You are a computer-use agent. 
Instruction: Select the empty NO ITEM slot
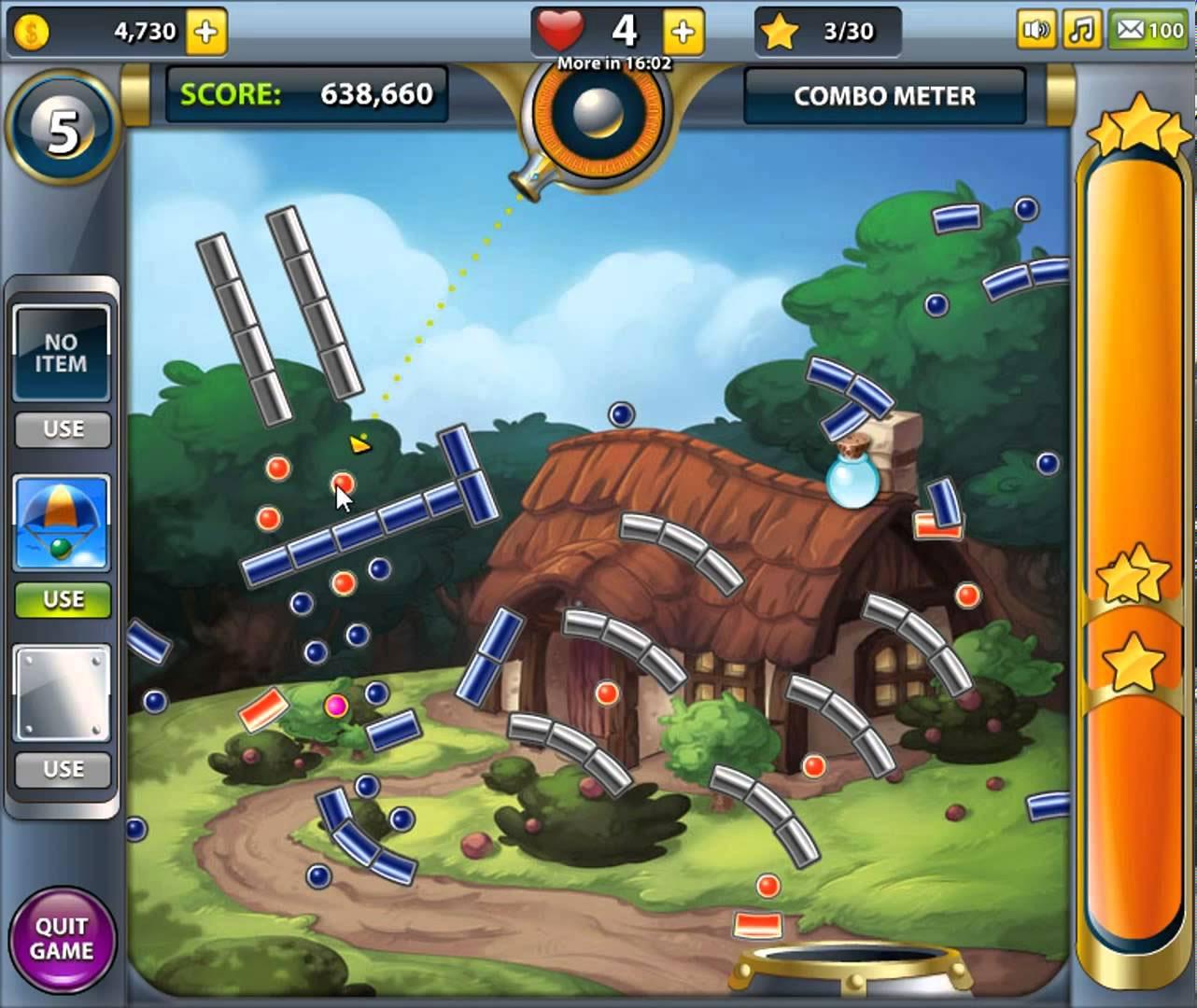pos(63,353)
